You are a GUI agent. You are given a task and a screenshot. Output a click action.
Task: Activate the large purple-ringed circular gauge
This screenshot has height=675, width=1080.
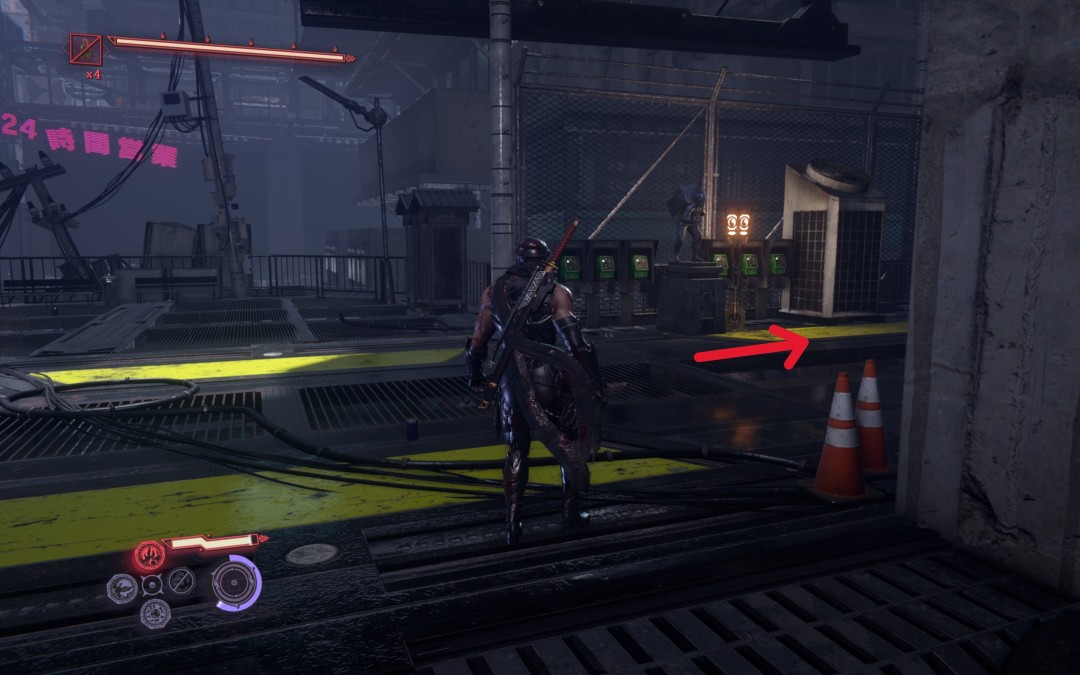[236, 582]
